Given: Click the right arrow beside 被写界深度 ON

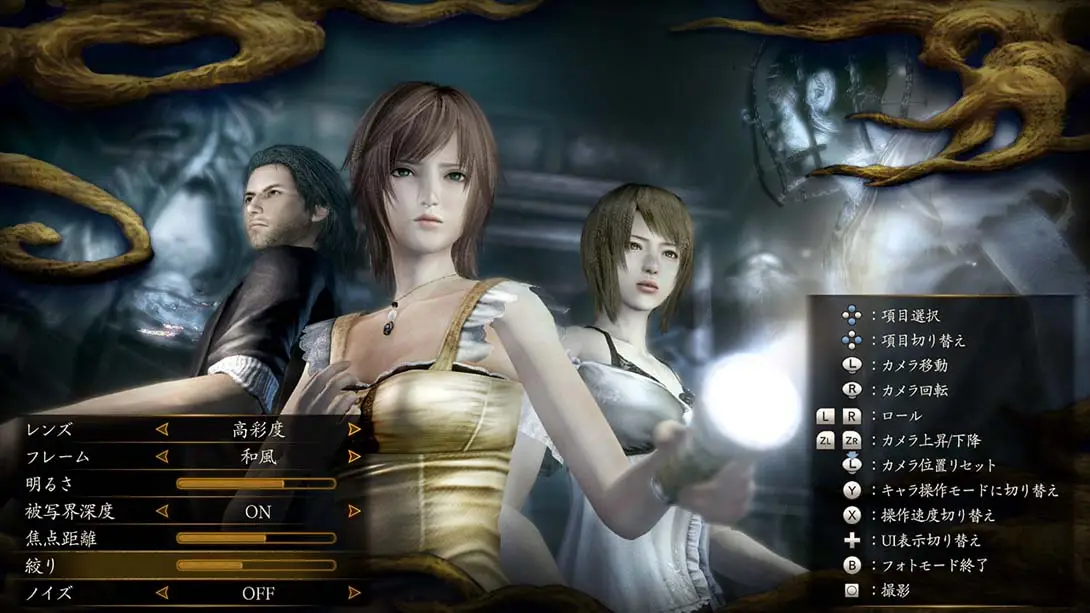Looking at the screenshot, I should click(354, 511).
